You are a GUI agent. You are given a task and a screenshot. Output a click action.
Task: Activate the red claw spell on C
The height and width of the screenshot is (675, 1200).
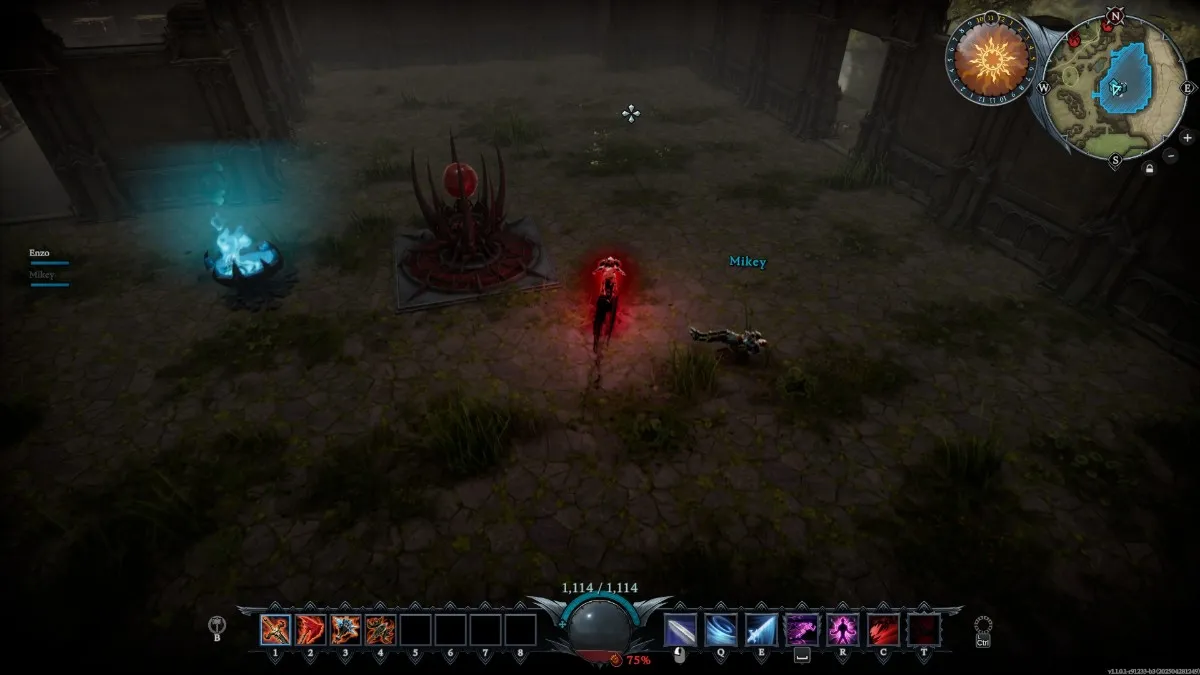click(x=882, y=629)
